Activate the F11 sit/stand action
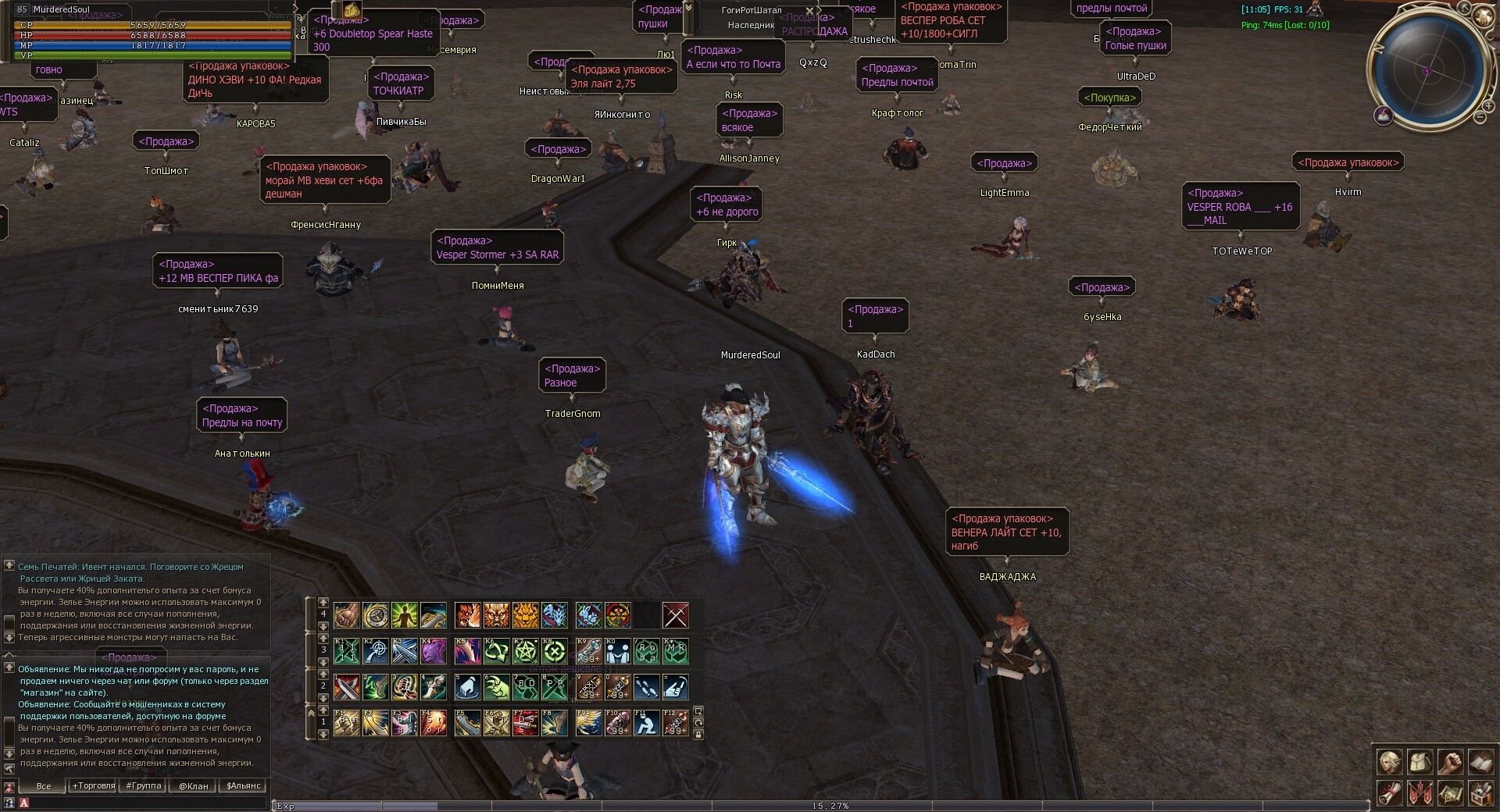1500x812 pixels. tap(646, 723)
